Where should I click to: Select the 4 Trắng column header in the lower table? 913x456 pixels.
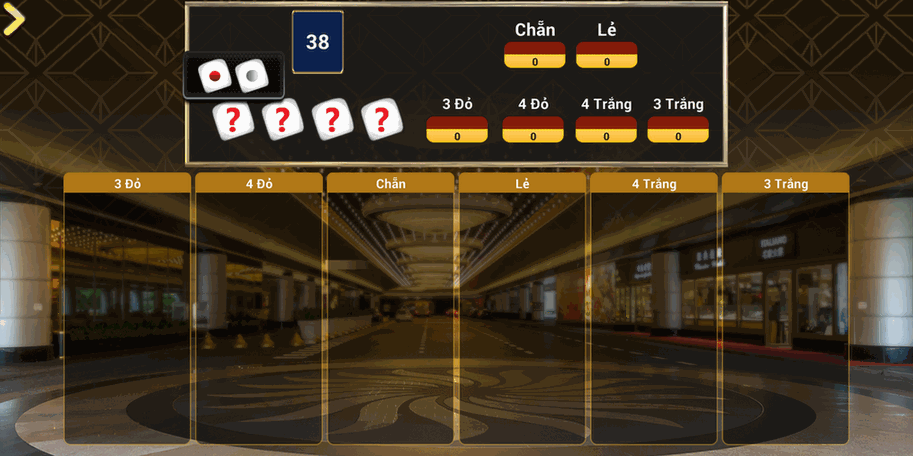[x=654, y=184]
